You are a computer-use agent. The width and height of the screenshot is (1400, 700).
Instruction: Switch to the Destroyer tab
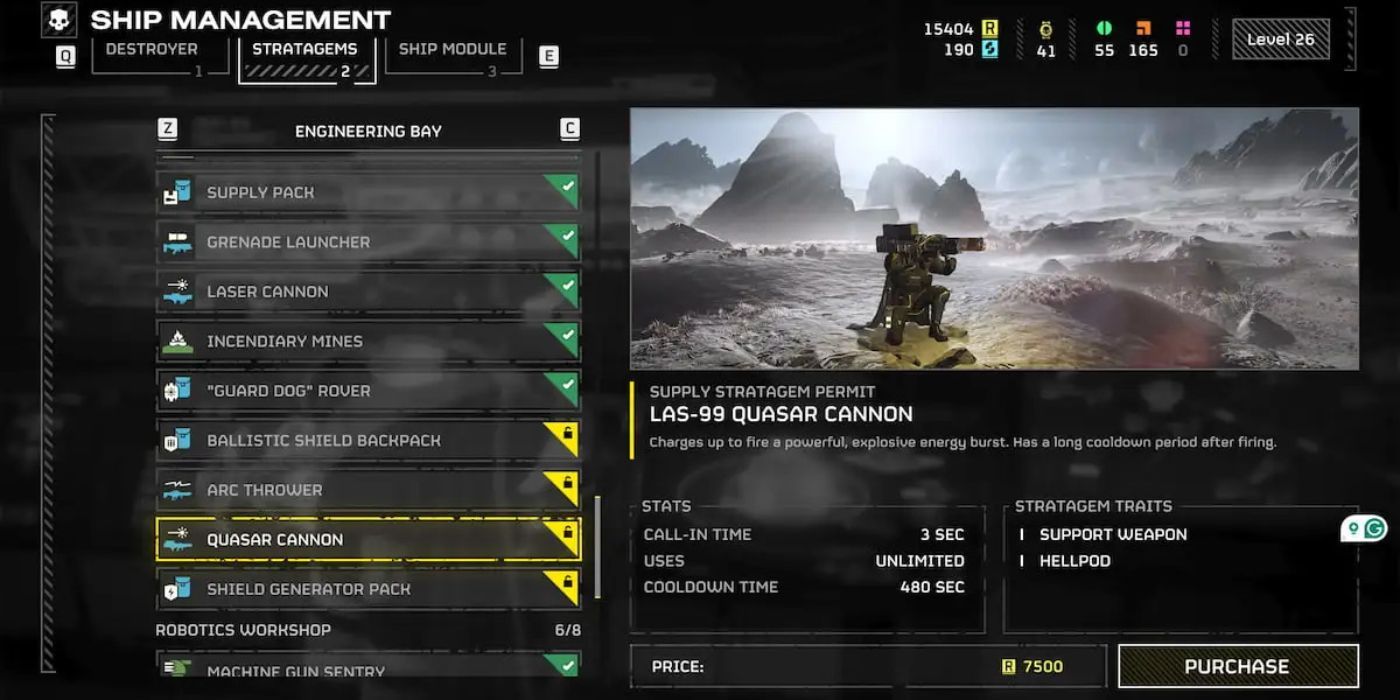[x=152, y=50]
